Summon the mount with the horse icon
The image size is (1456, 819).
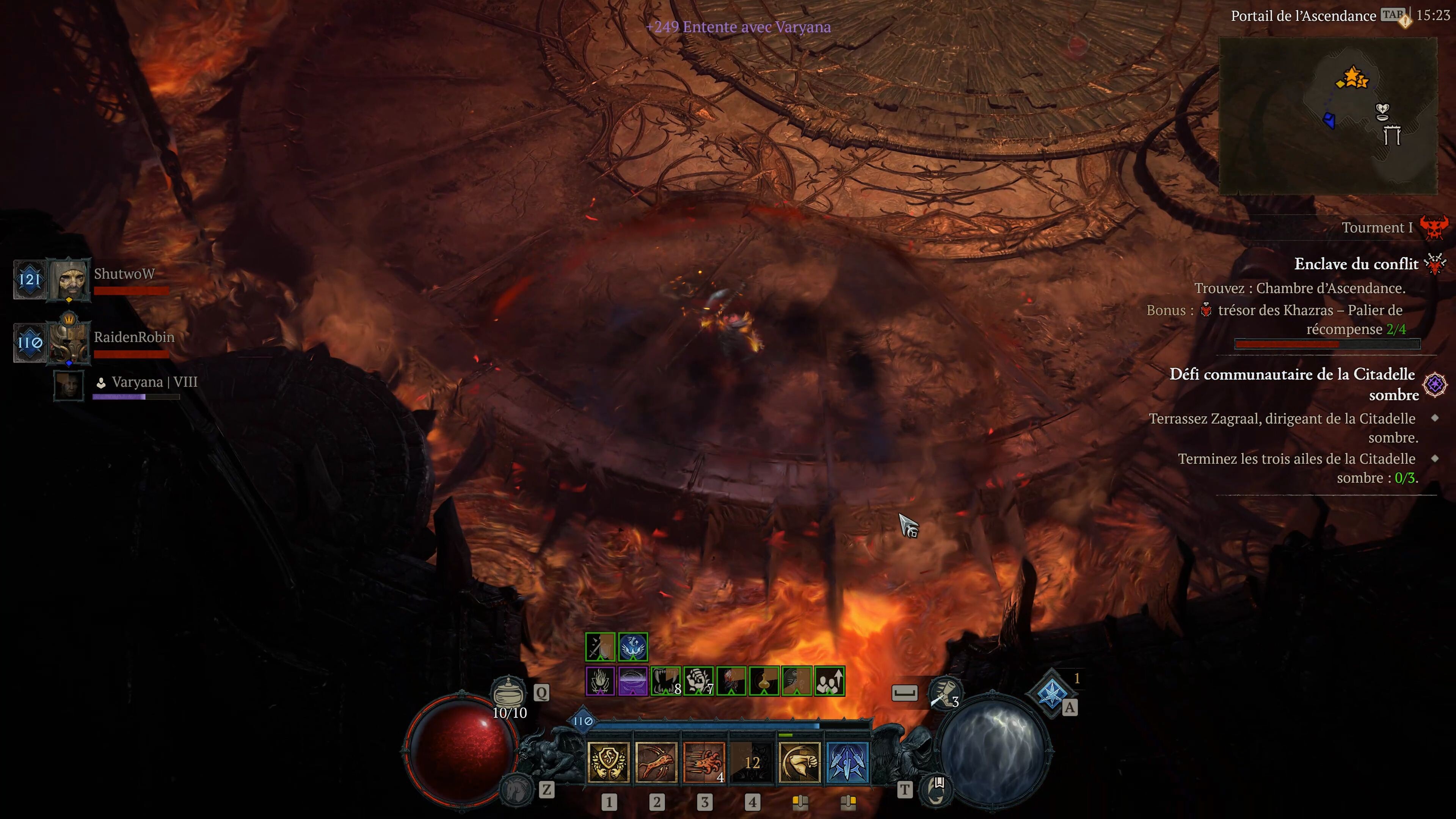[516, 789]
